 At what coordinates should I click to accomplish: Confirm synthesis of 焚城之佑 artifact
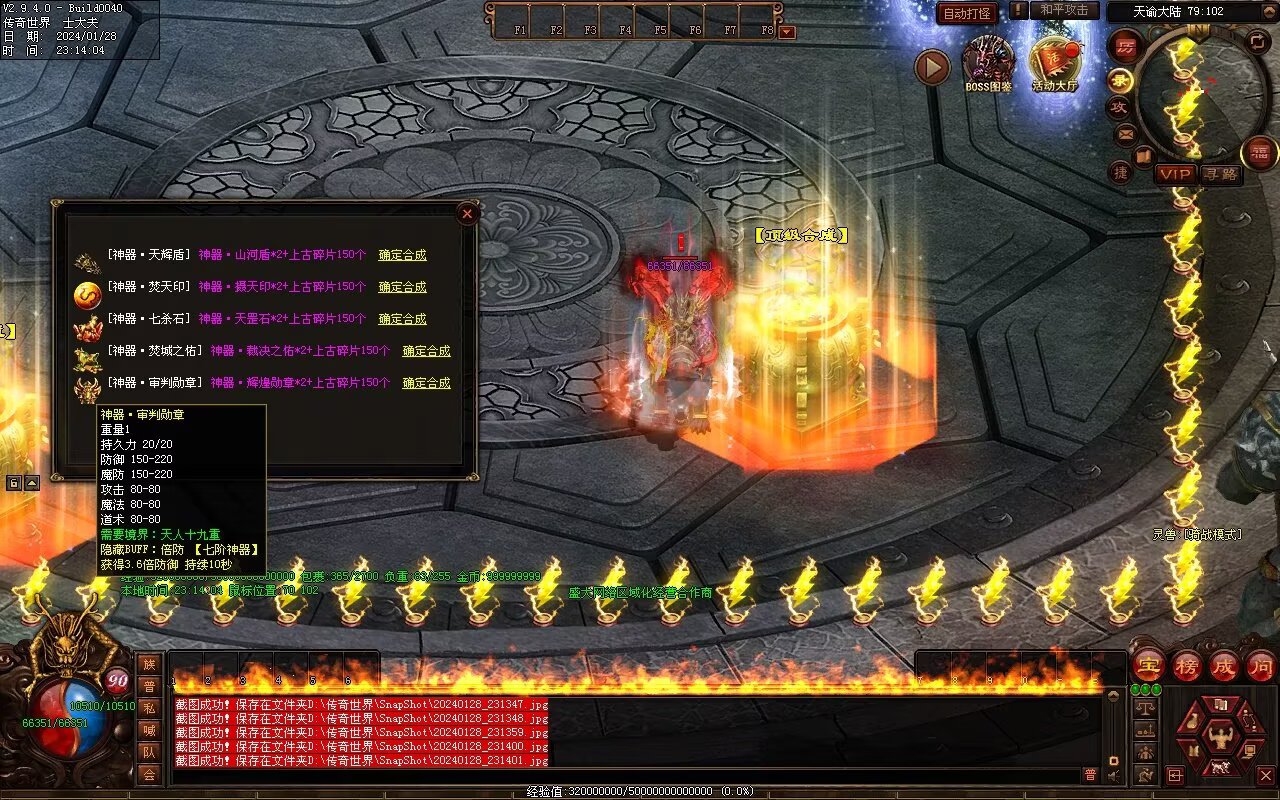tap(426, 351)
